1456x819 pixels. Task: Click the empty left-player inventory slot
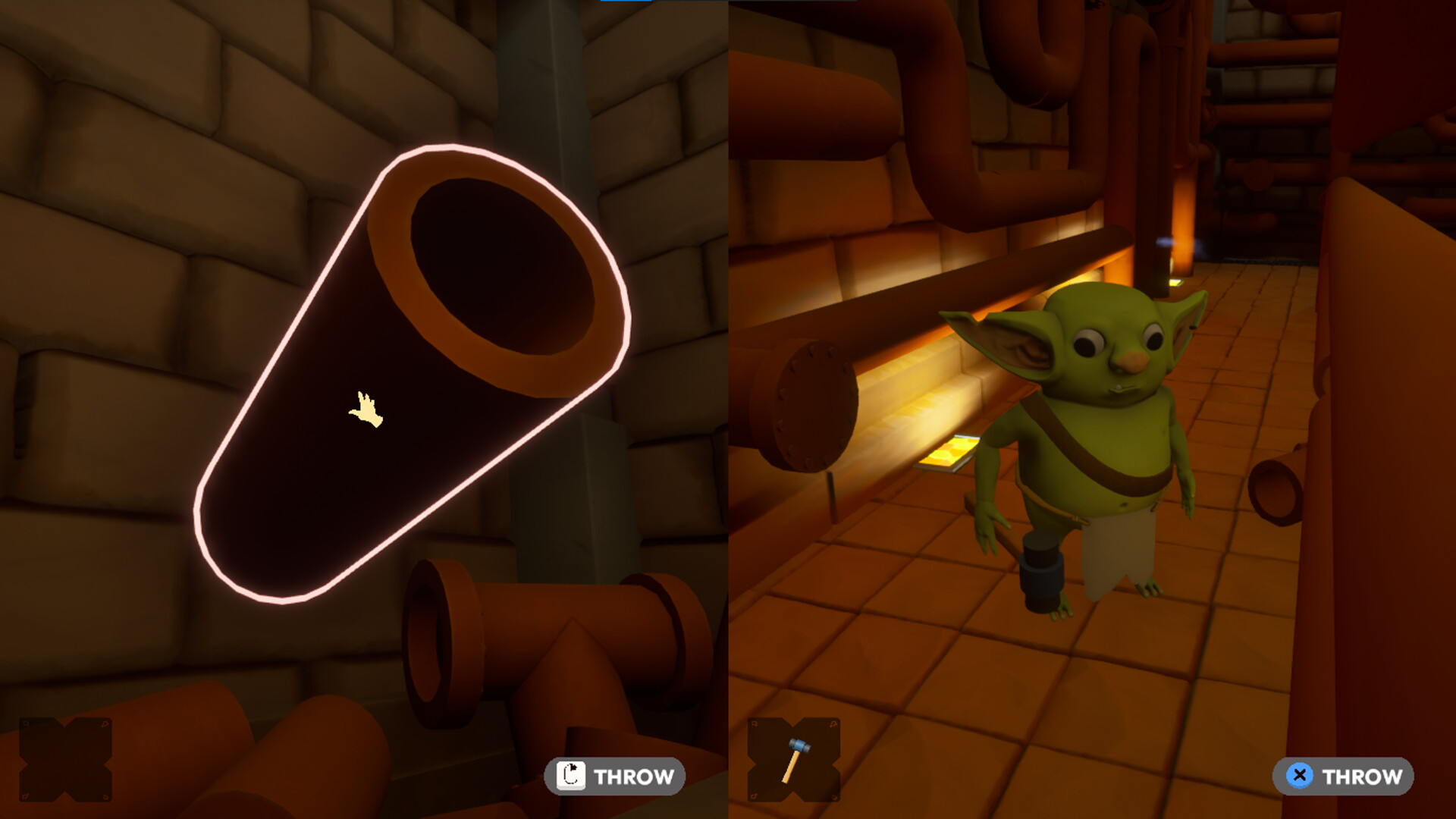pyautogui.click(x=67, y=760)
